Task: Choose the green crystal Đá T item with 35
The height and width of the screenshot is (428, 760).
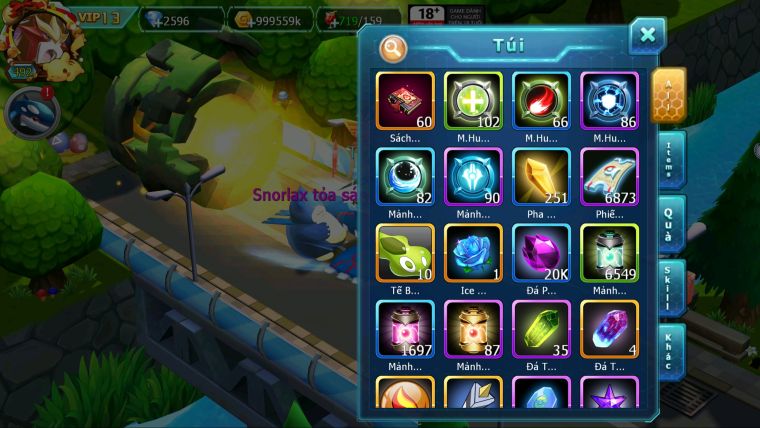Action: tap(541, 328)
